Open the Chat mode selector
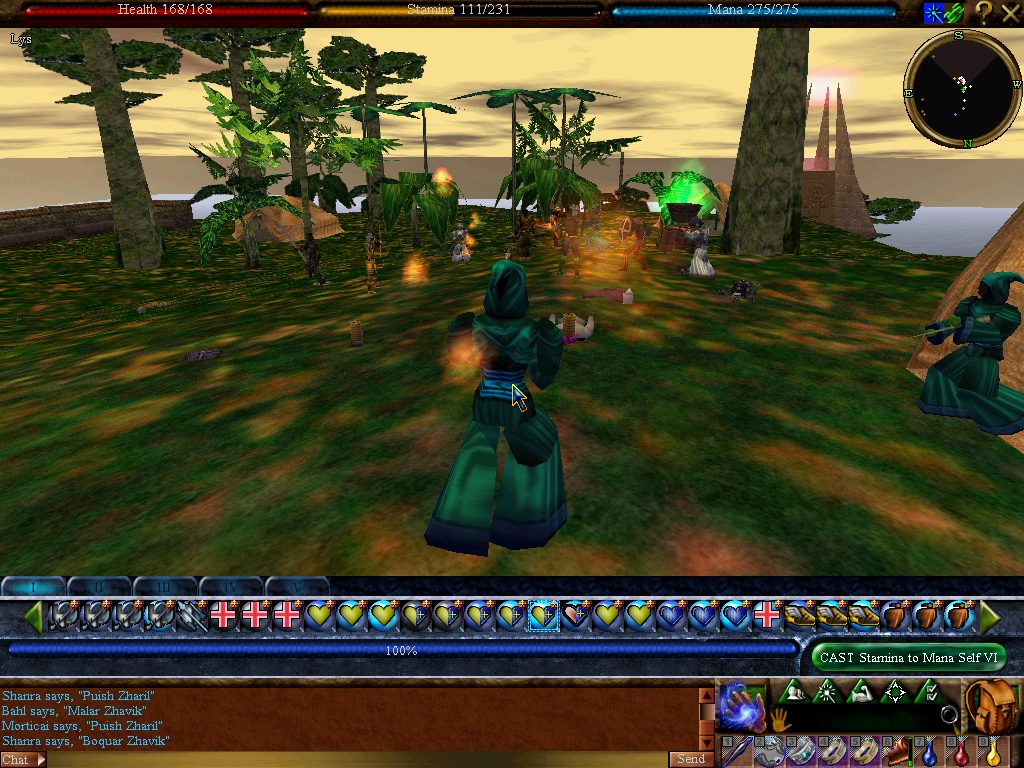 [x=23, y=760]
